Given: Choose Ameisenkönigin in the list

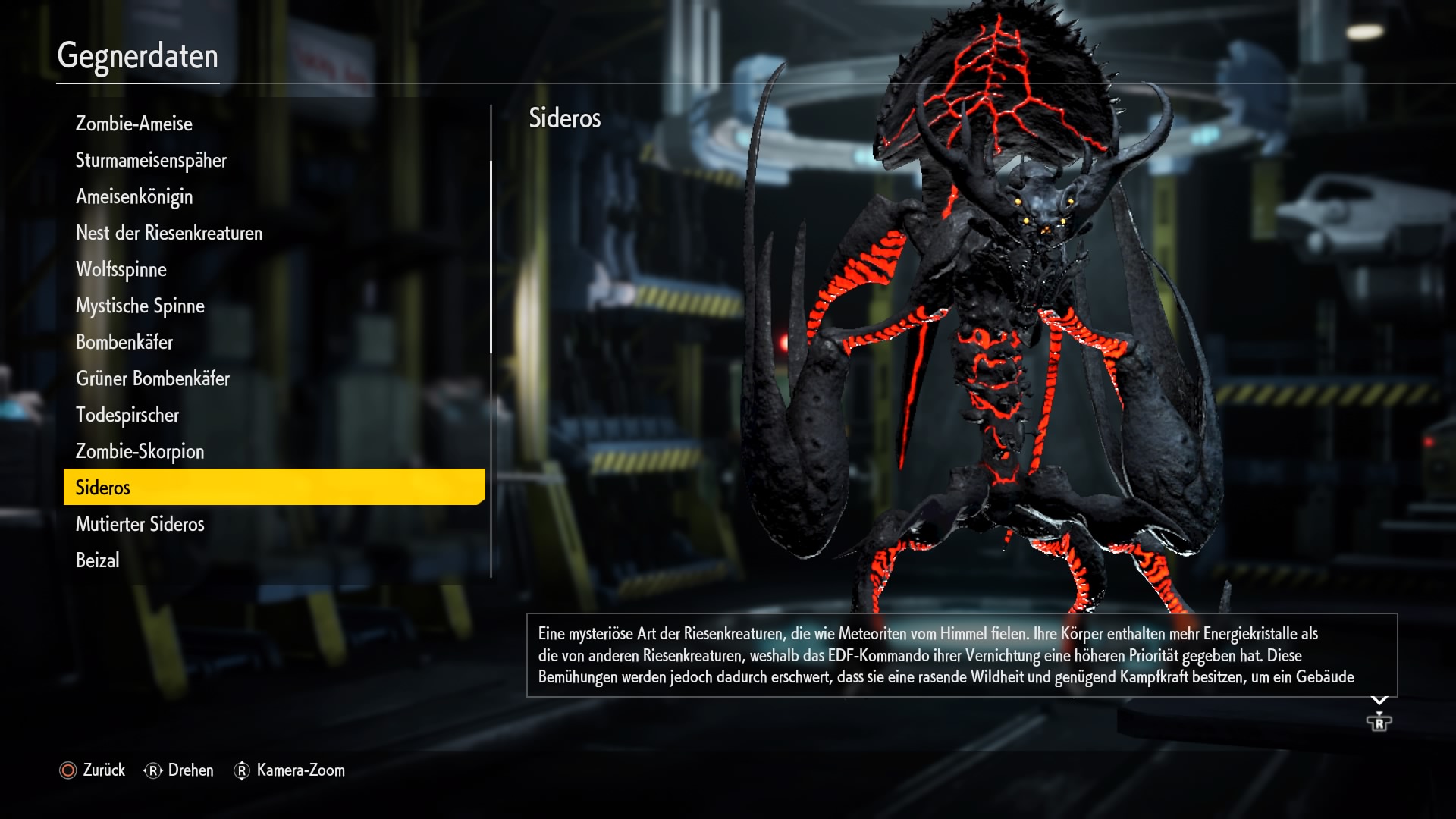Looking at the screenshot, I should (134, 196).
